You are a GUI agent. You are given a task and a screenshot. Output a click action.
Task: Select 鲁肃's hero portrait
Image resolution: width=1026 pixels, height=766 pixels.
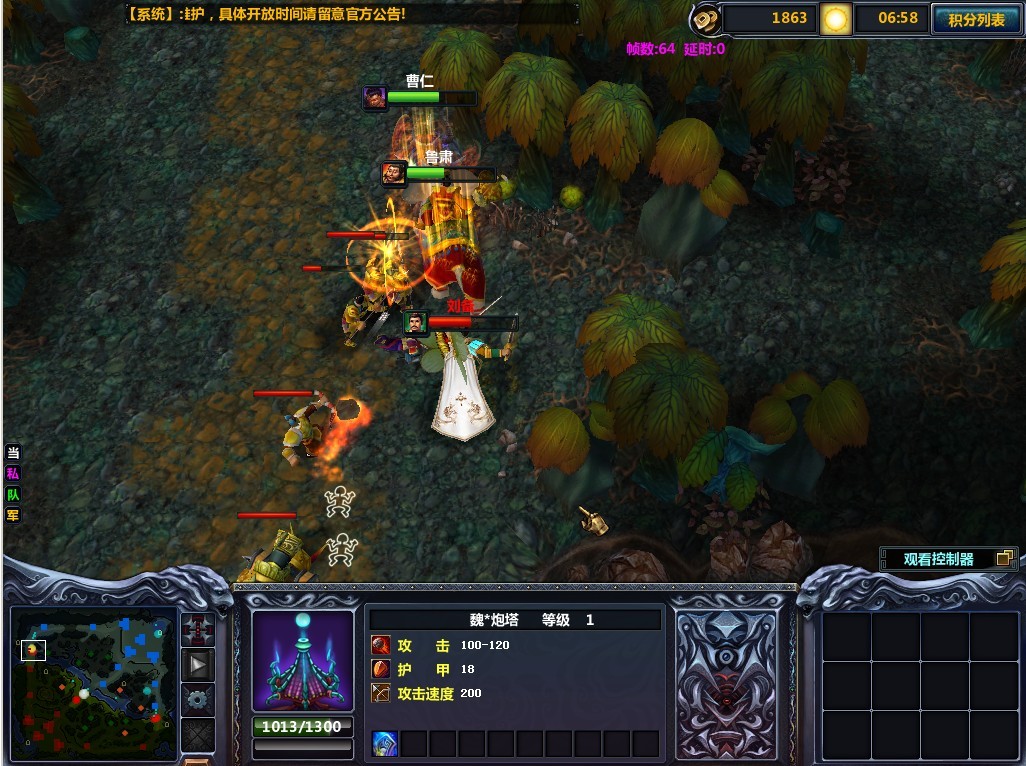click(x=394, y=173)
